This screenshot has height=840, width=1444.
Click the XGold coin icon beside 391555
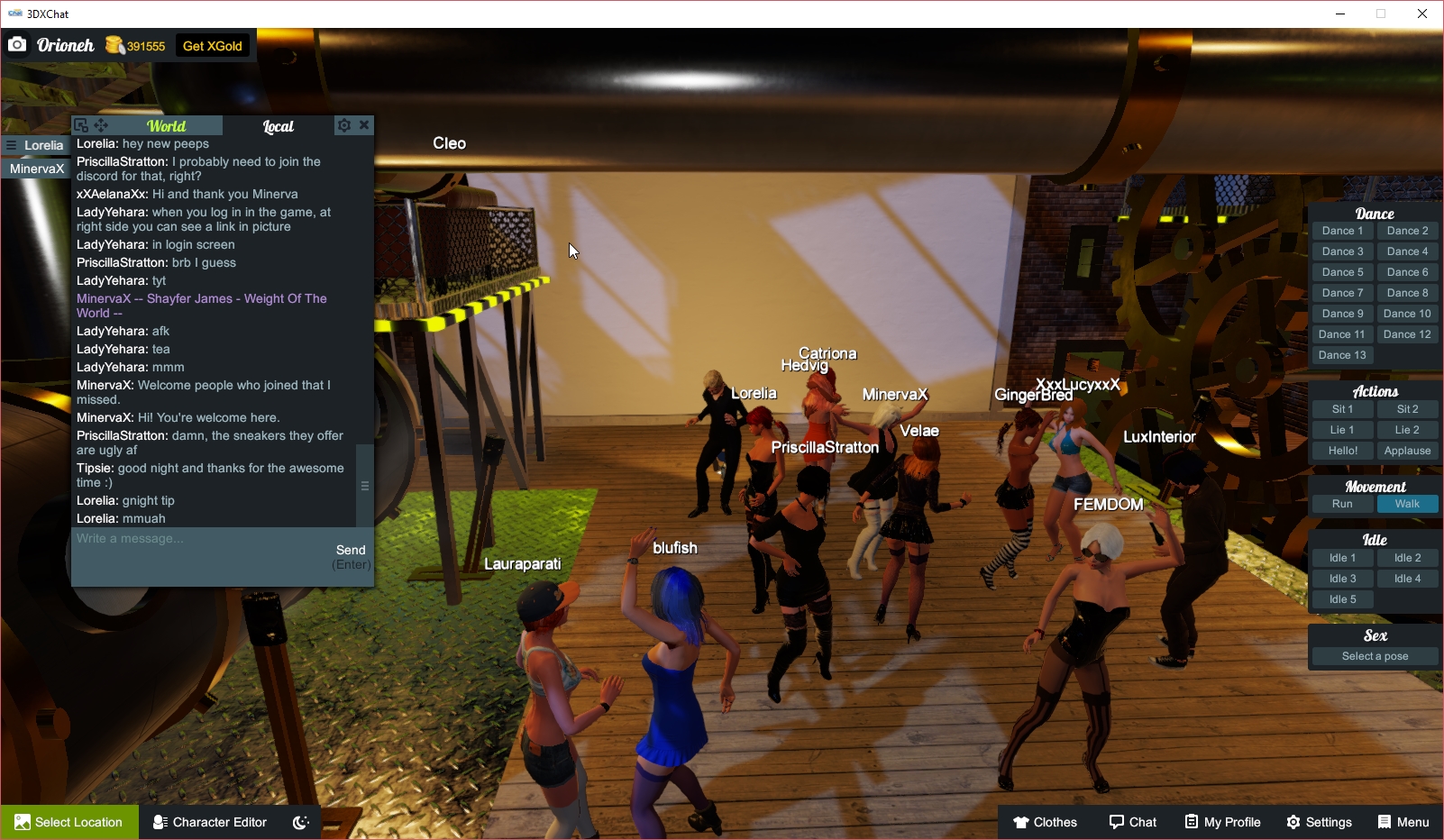114,44
